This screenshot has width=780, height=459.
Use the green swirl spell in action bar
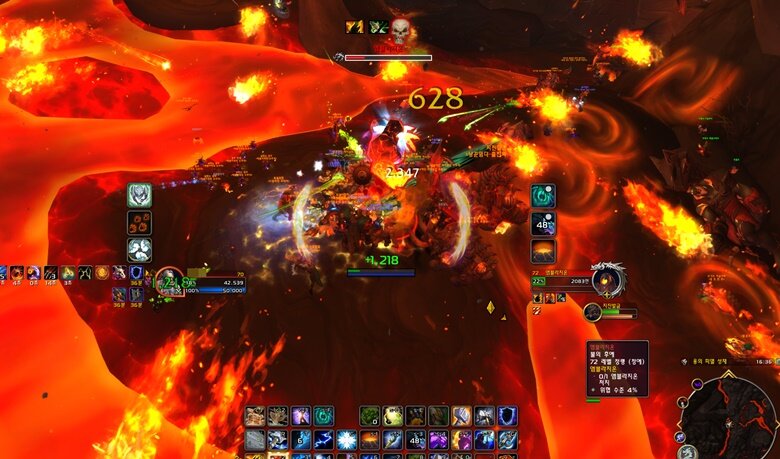324,415
